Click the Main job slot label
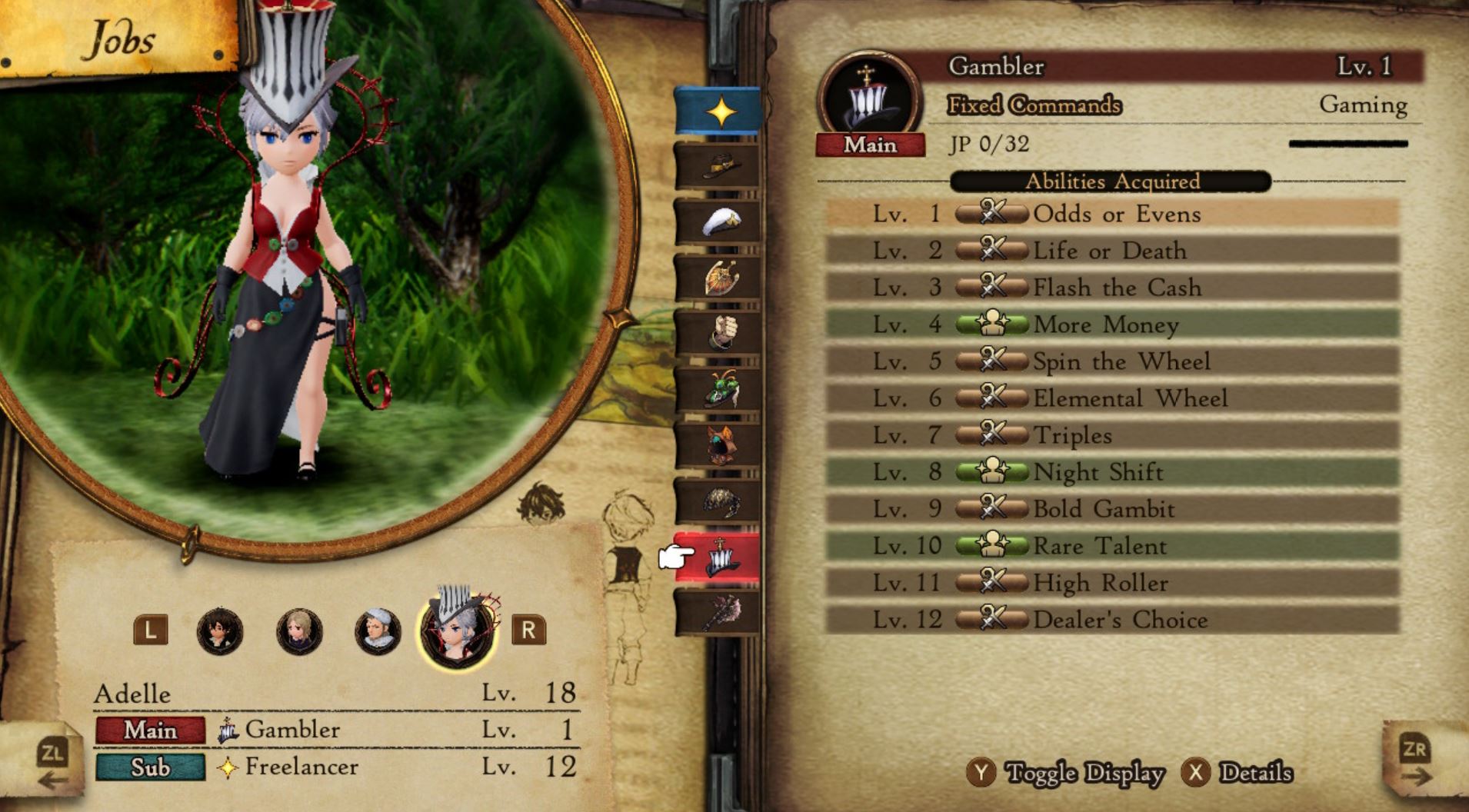 pos(151,730)
